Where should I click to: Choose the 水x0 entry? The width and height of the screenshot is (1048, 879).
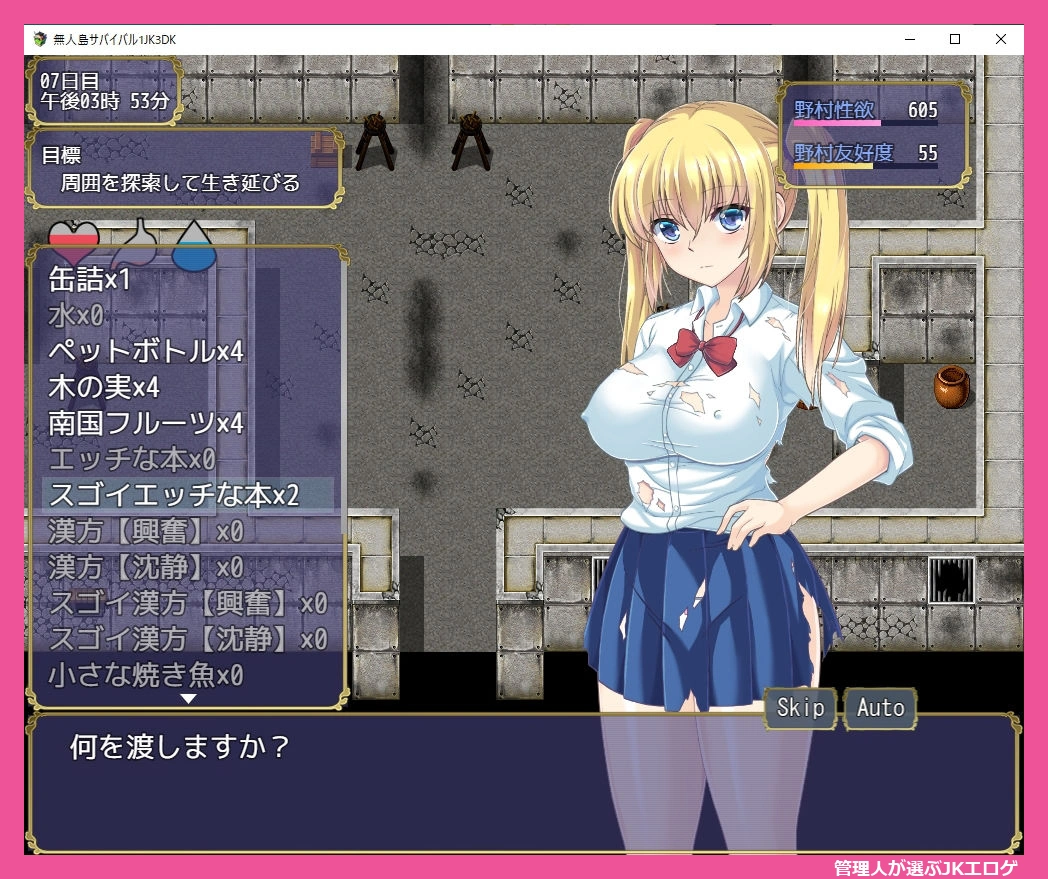click(75, 316)
